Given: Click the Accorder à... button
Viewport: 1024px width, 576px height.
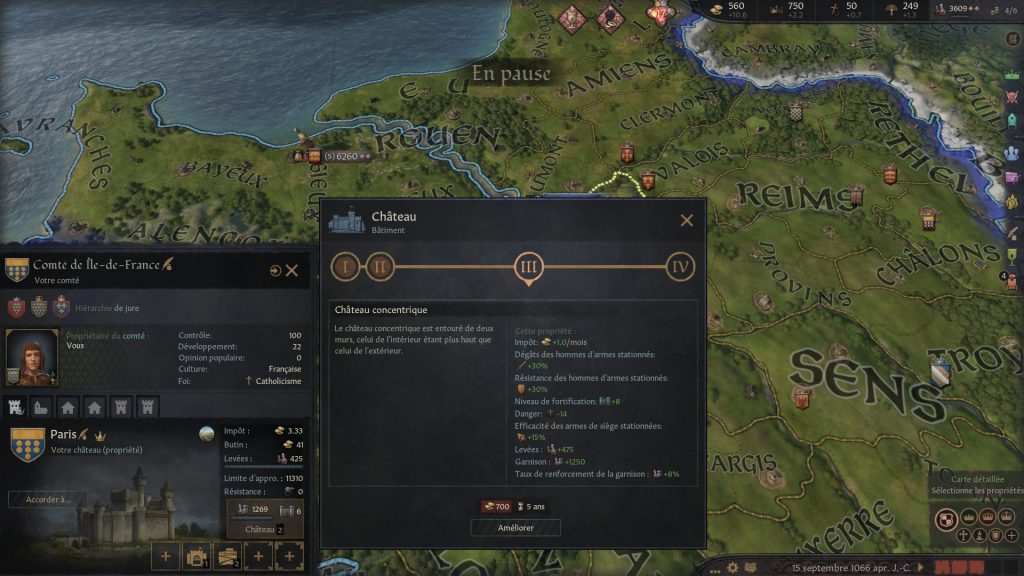Looking at the screenshot, I should click(48, 499).
